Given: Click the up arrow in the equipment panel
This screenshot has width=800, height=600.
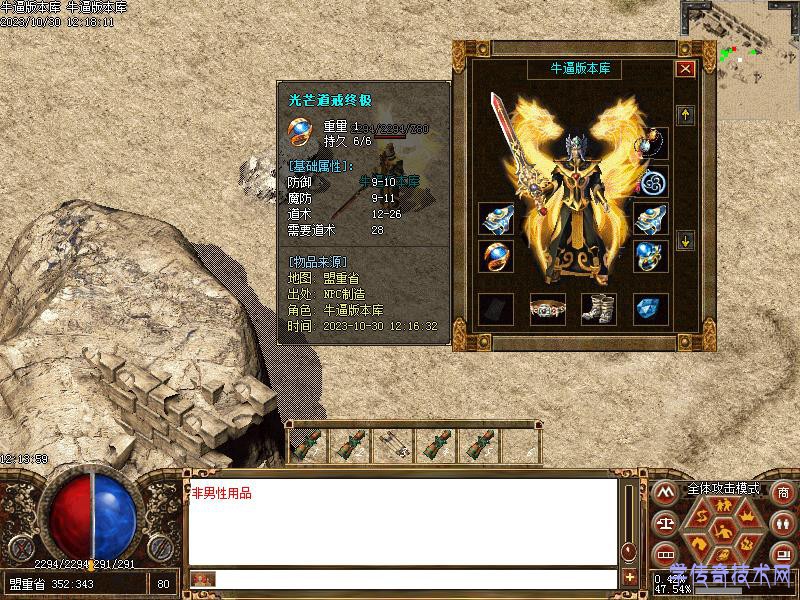Looking at the screenshot, I should point(685,115).
